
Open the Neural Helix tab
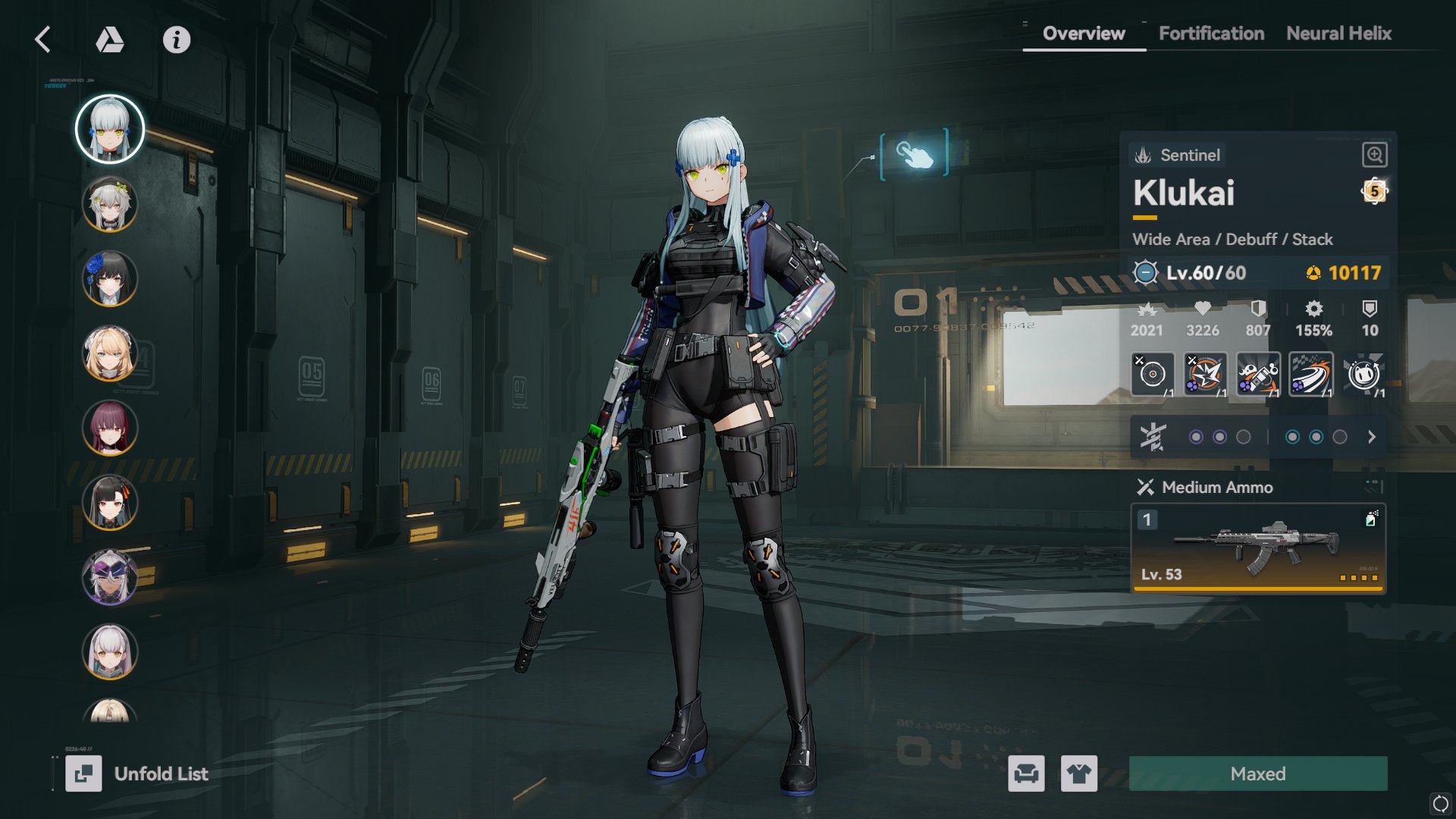[x=1338, y=33]
